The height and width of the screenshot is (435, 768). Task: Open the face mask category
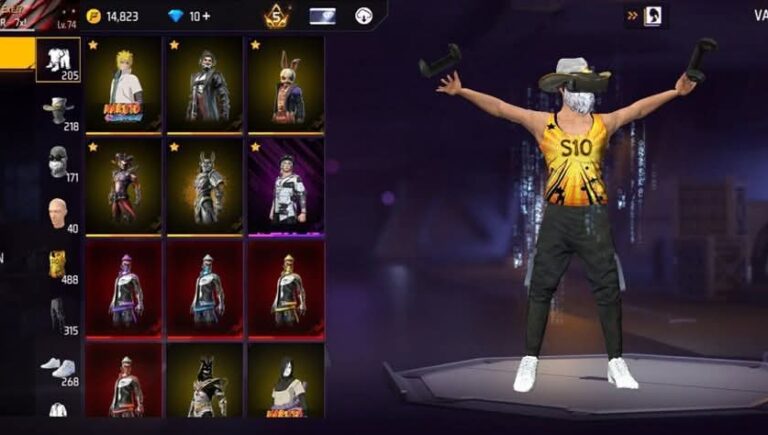pos(58,162)
